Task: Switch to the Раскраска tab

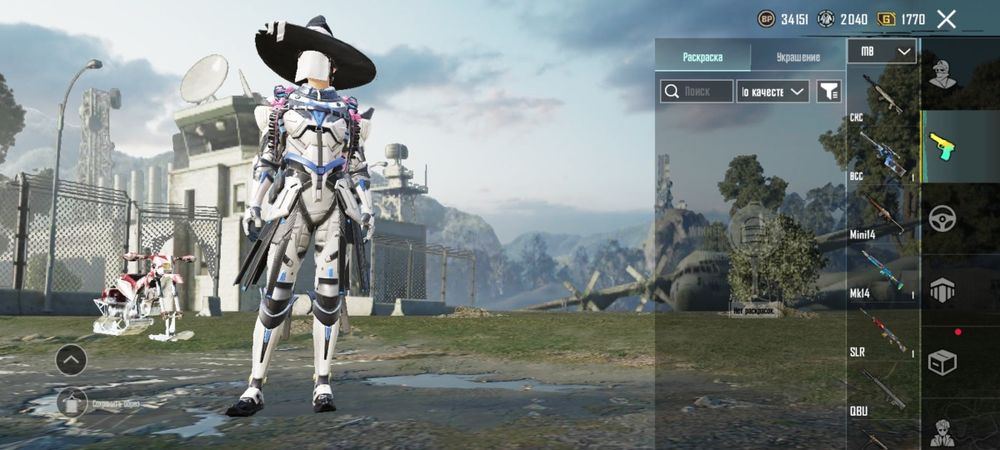Action: (x=702, y=57)
